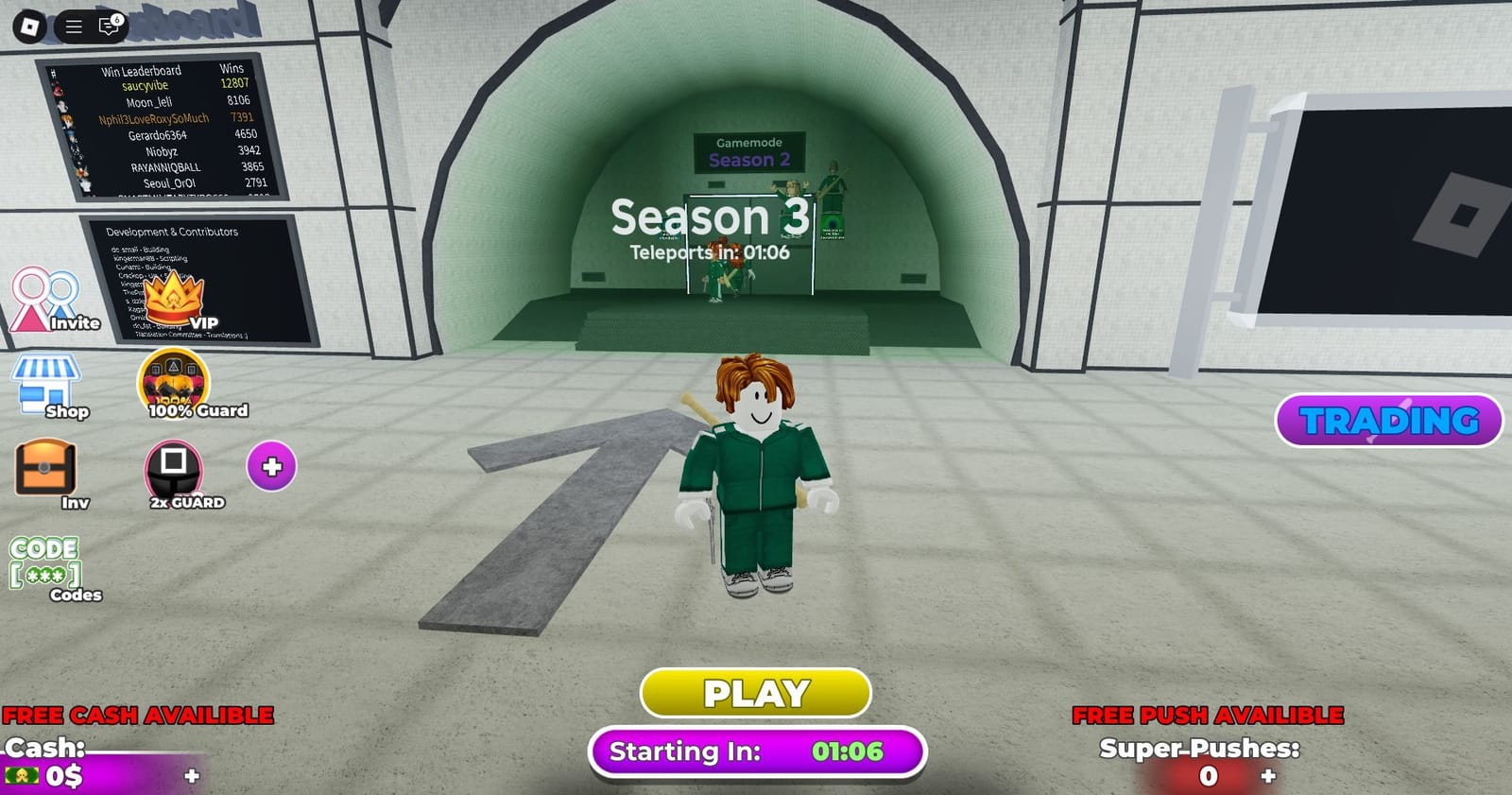Viewport: 1512px width, 795px height.
Task: Open the Codes redemption panel
Action: 44,565
